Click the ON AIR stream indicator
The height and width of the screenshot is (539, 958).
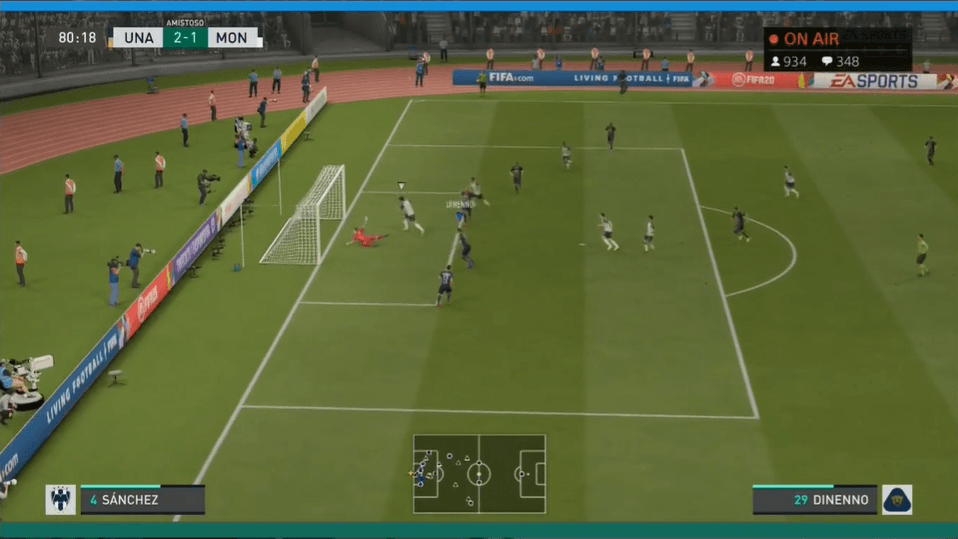click(804, 39)
